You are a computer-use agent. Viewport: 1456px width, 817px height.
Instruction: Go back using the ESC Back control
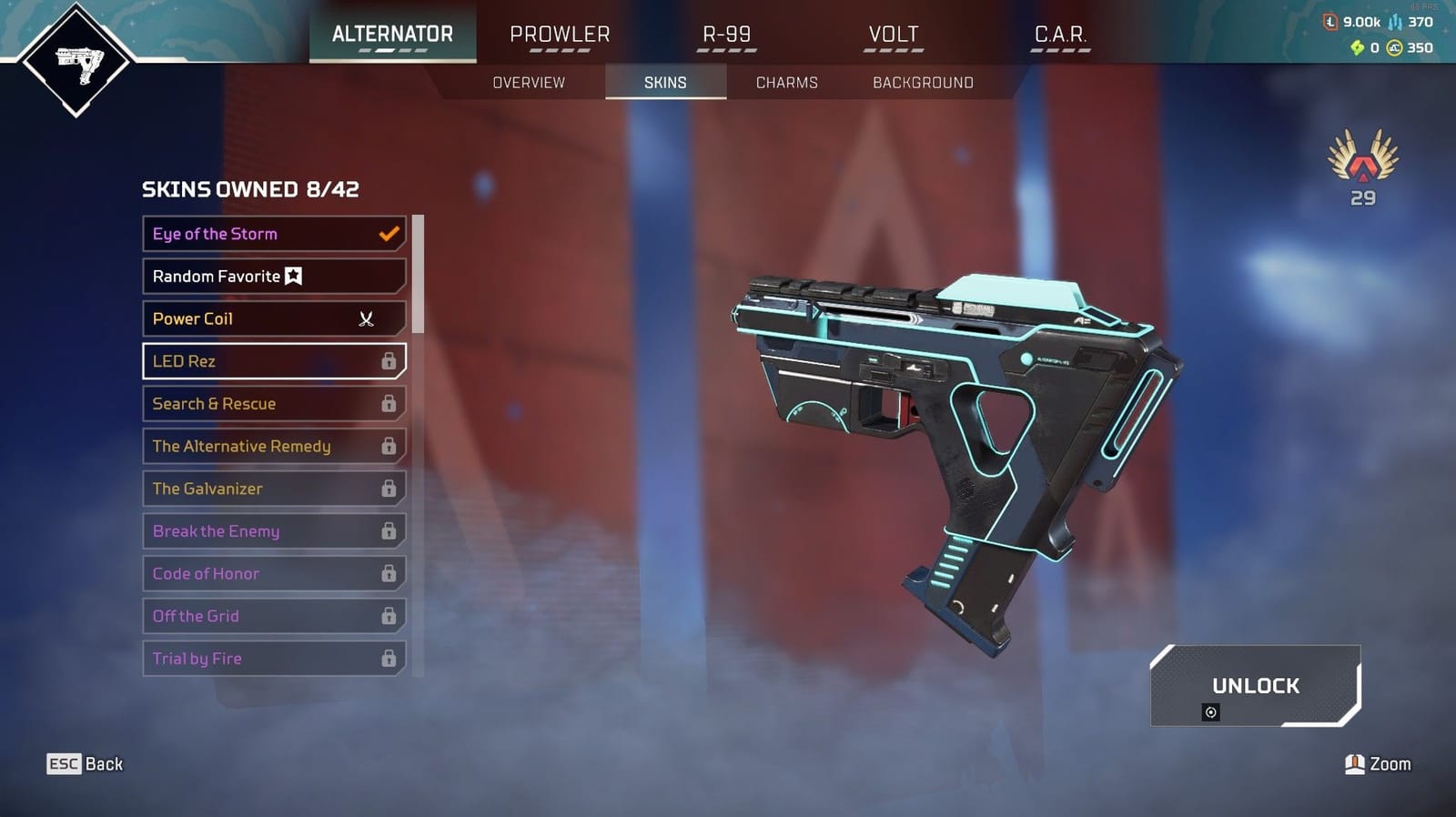(x=85, y=764)
